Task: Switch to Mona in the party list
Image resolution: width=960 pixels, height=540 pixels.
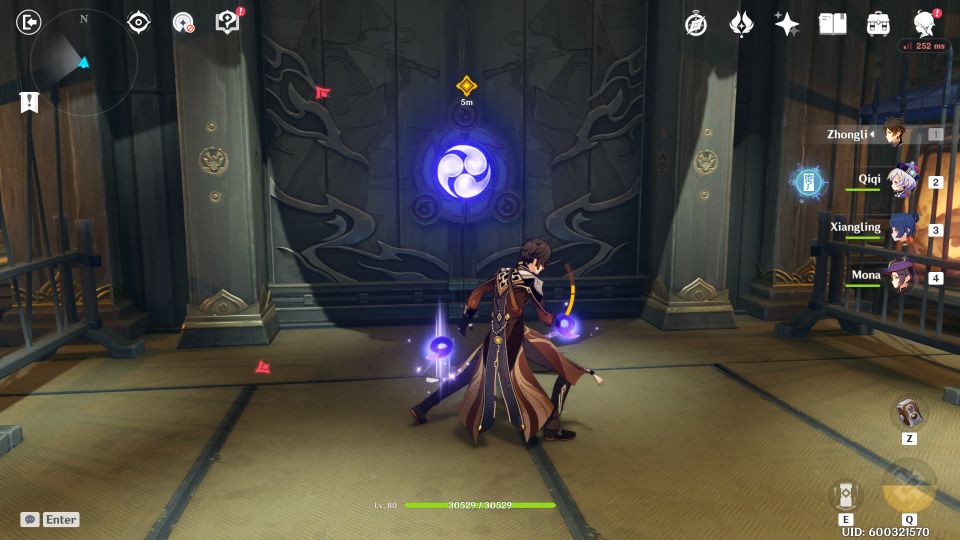Action: (897, 277)
